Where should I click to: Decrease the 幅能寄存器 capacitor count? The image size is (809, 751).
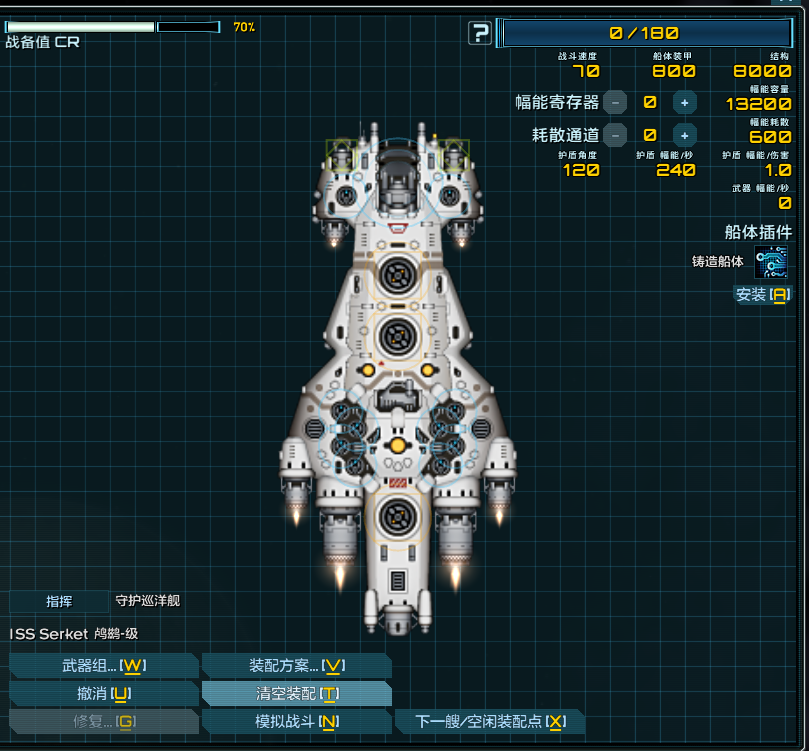tap(616, 102)
